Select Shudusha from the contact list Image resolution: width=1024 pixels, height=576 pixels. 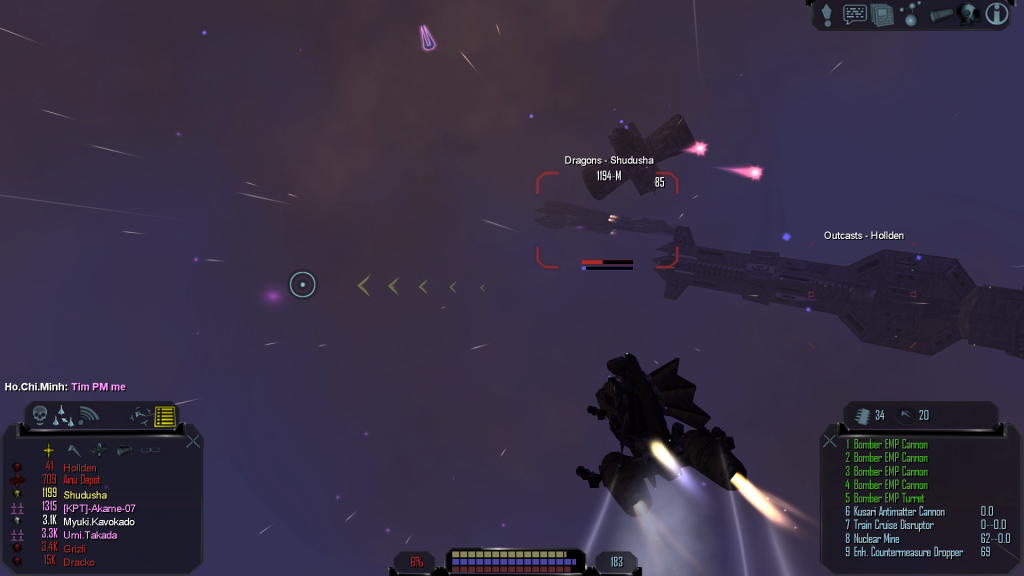point(85,494)
